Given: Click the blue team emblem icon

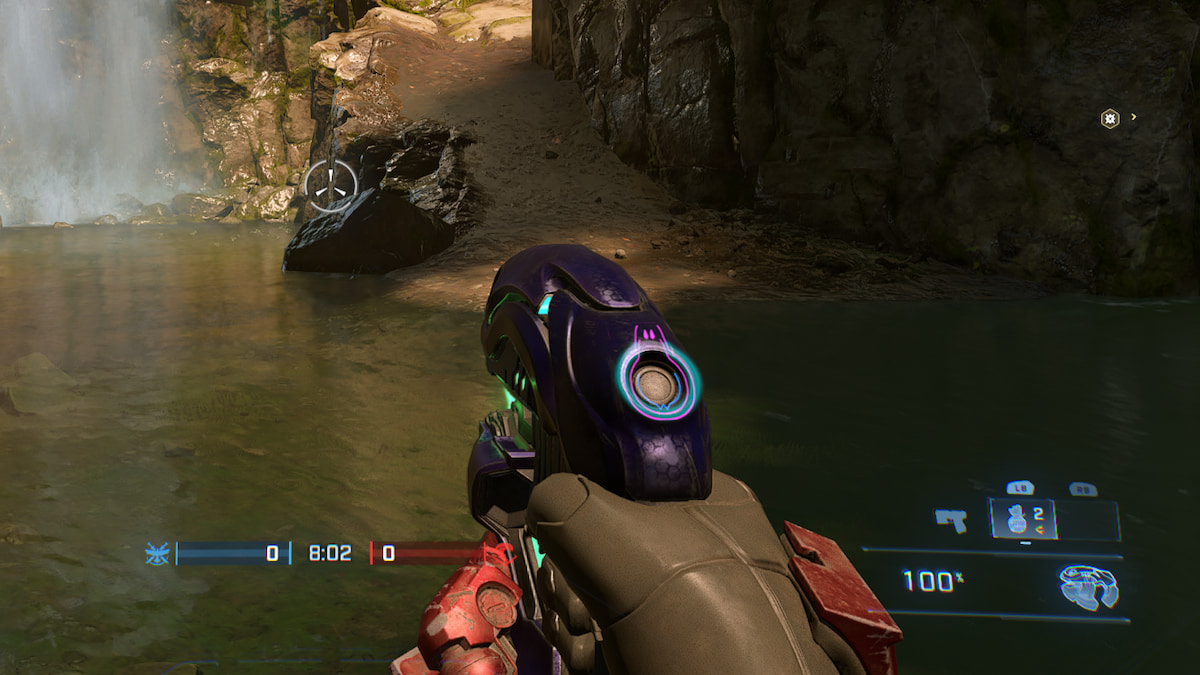Looking at the screenshot, I should click(157, 553).
